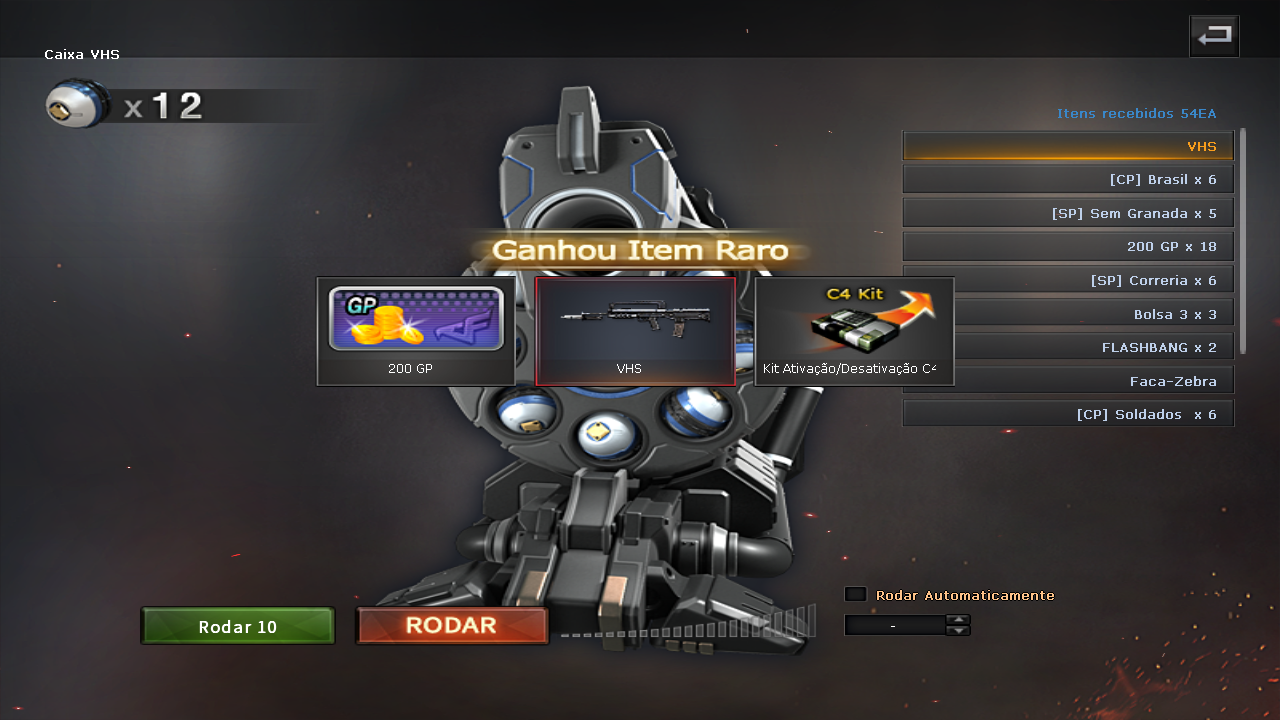The image size is (1280, 720).
Task: Toggle the Rodar Automaticamente checkbox
Action: (x=855, y=594)
